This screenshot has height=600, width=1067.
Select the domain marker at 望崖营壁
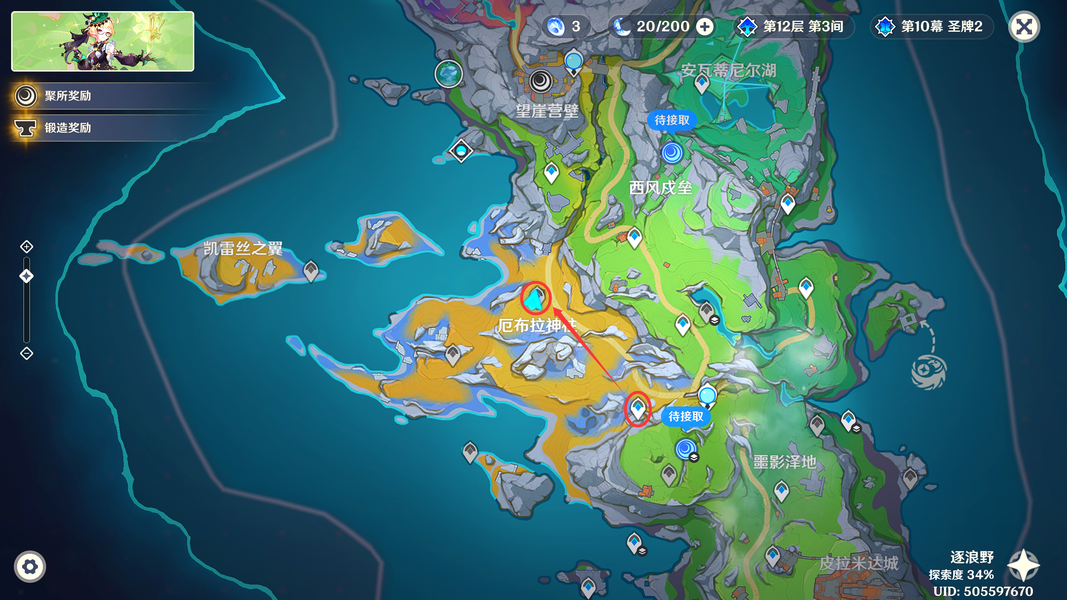[541, 82]
